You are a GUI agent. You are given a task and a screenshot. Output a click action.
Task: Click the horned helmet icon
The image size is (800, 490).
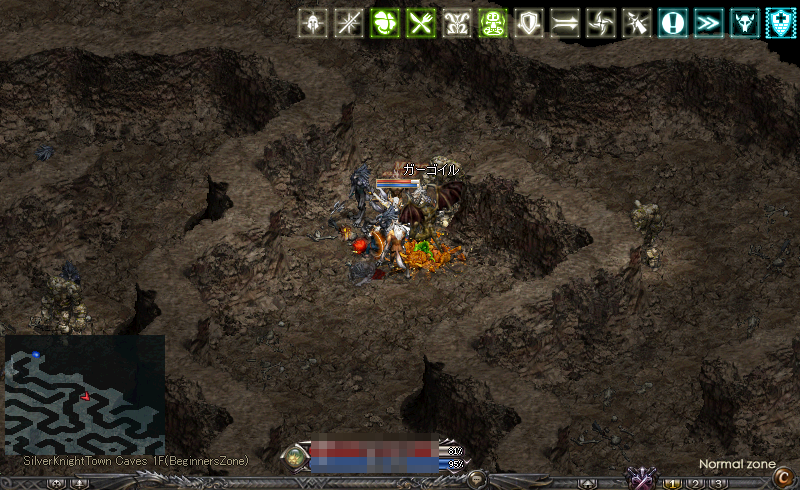(x=745, y=23)
